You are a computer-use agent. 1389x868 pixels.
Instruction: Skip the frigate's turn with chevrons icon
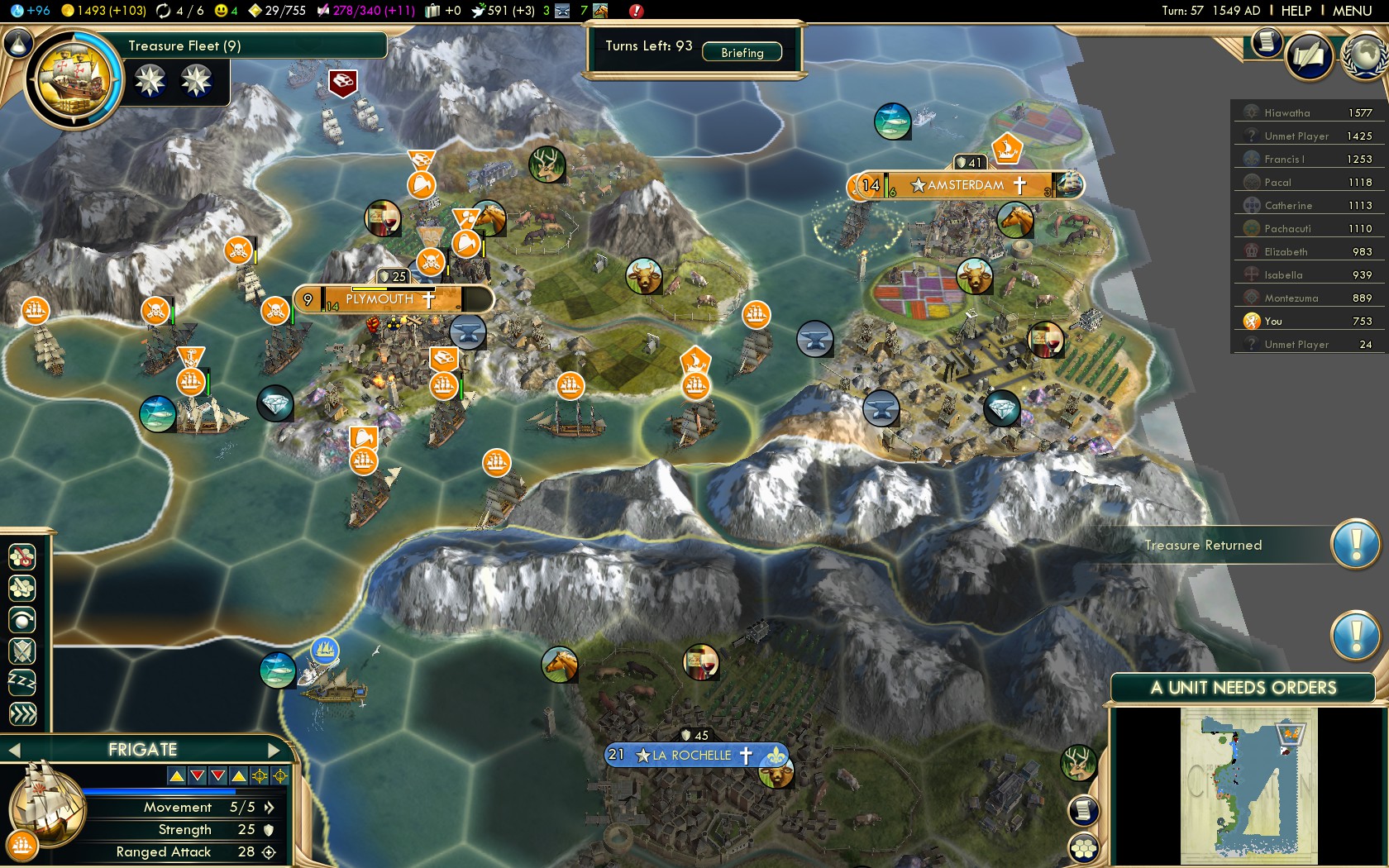tap(22, 714)
